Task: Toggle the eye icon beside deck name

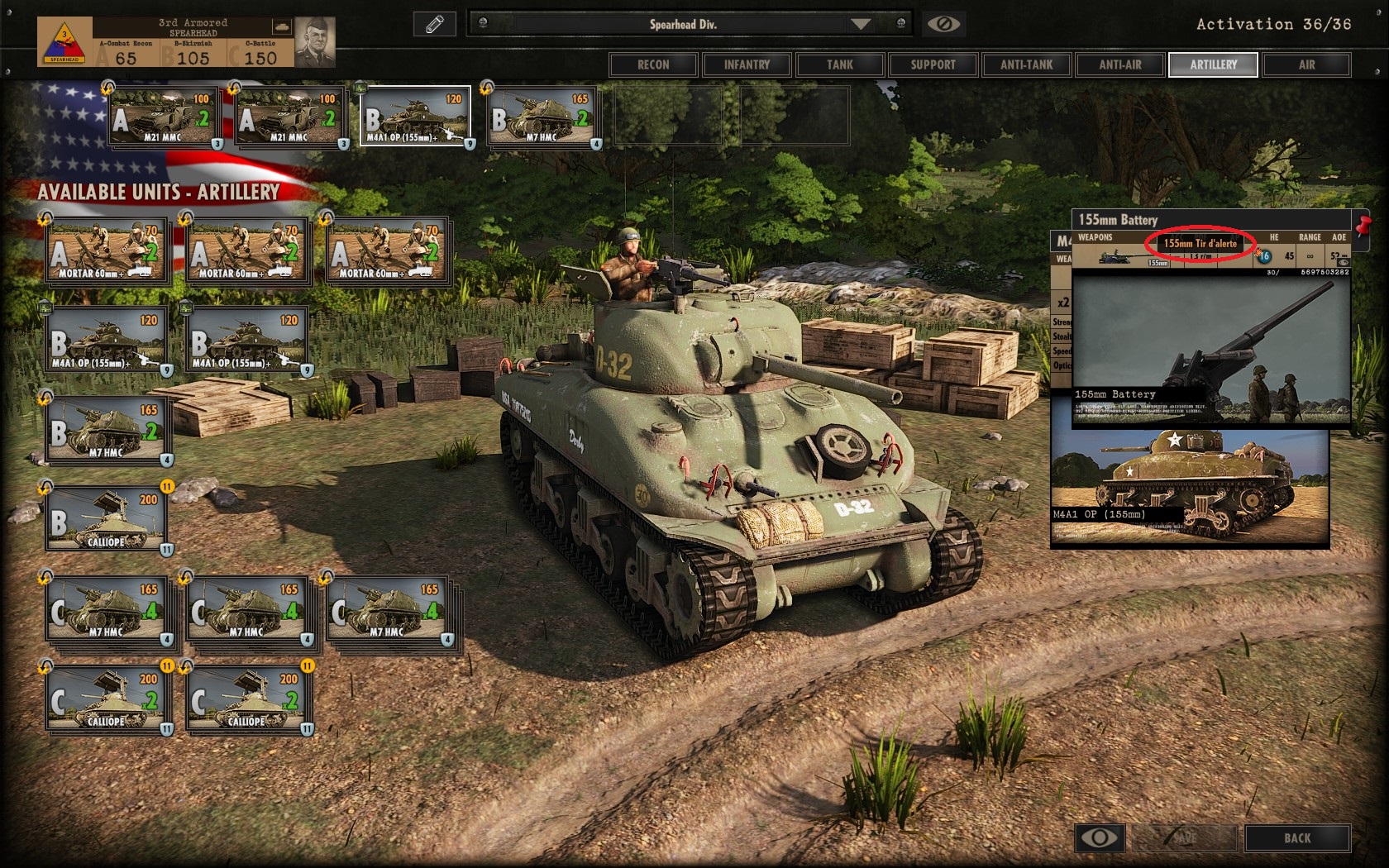Action: pyautogui.click(x=943, y=24)
